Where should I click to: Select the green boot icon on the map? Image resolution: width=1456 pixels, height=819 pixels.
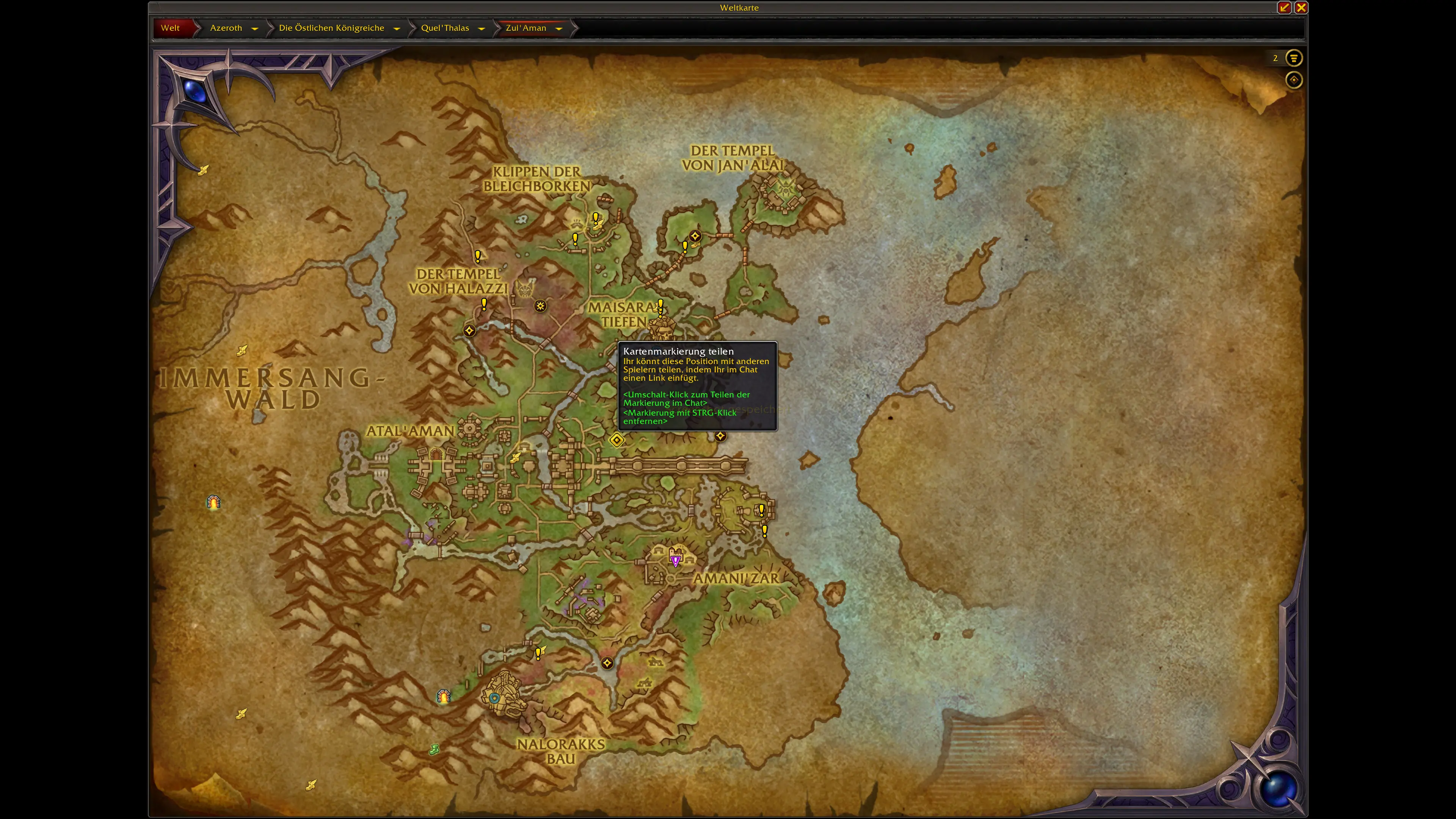click(434, 750)
